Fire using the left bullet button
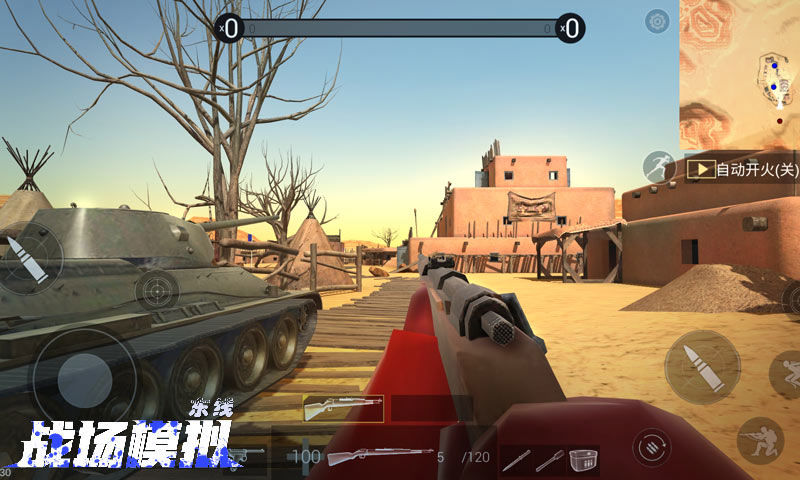 [x=29, y=256]
